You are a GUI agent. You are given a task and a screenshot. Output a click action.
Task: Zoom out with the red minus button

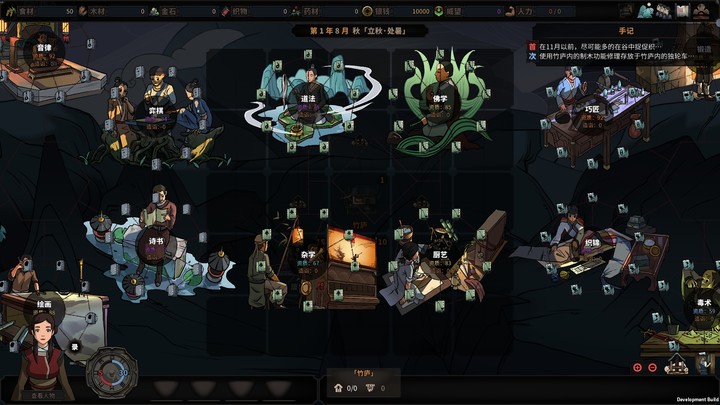[653, 367]
